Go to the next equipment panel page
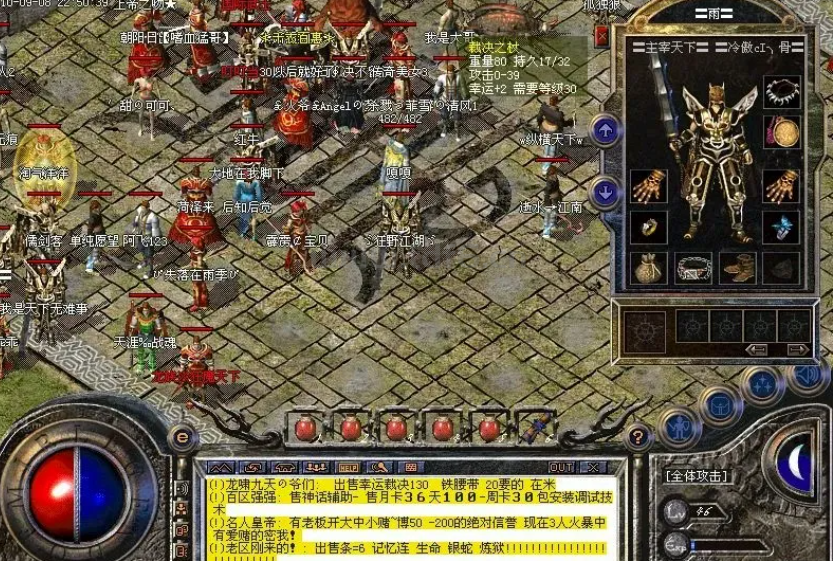Image resolution: width=833 pixels, height=561 pixels. 797,349
